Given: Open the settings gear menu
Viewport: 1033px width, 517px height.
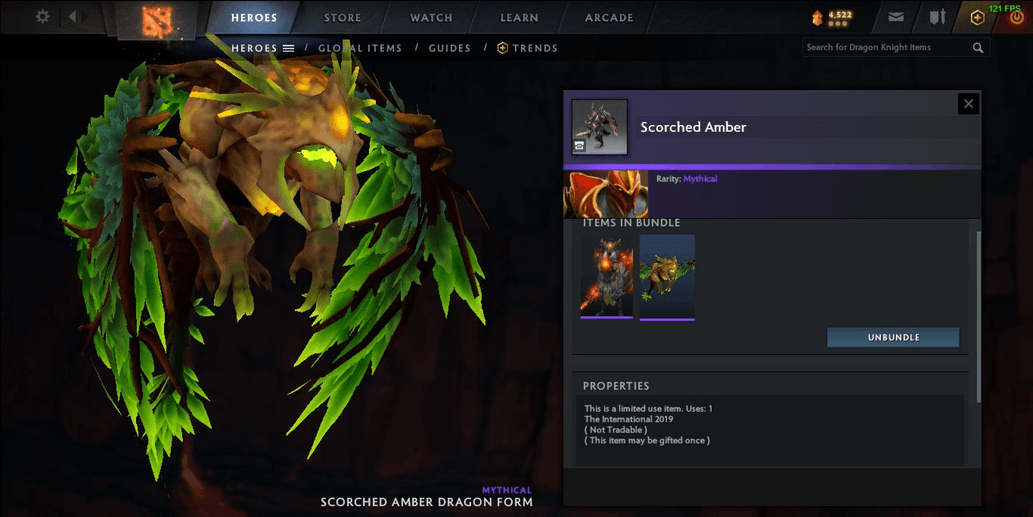Looking at the screenshot, I should click(42, 17).
